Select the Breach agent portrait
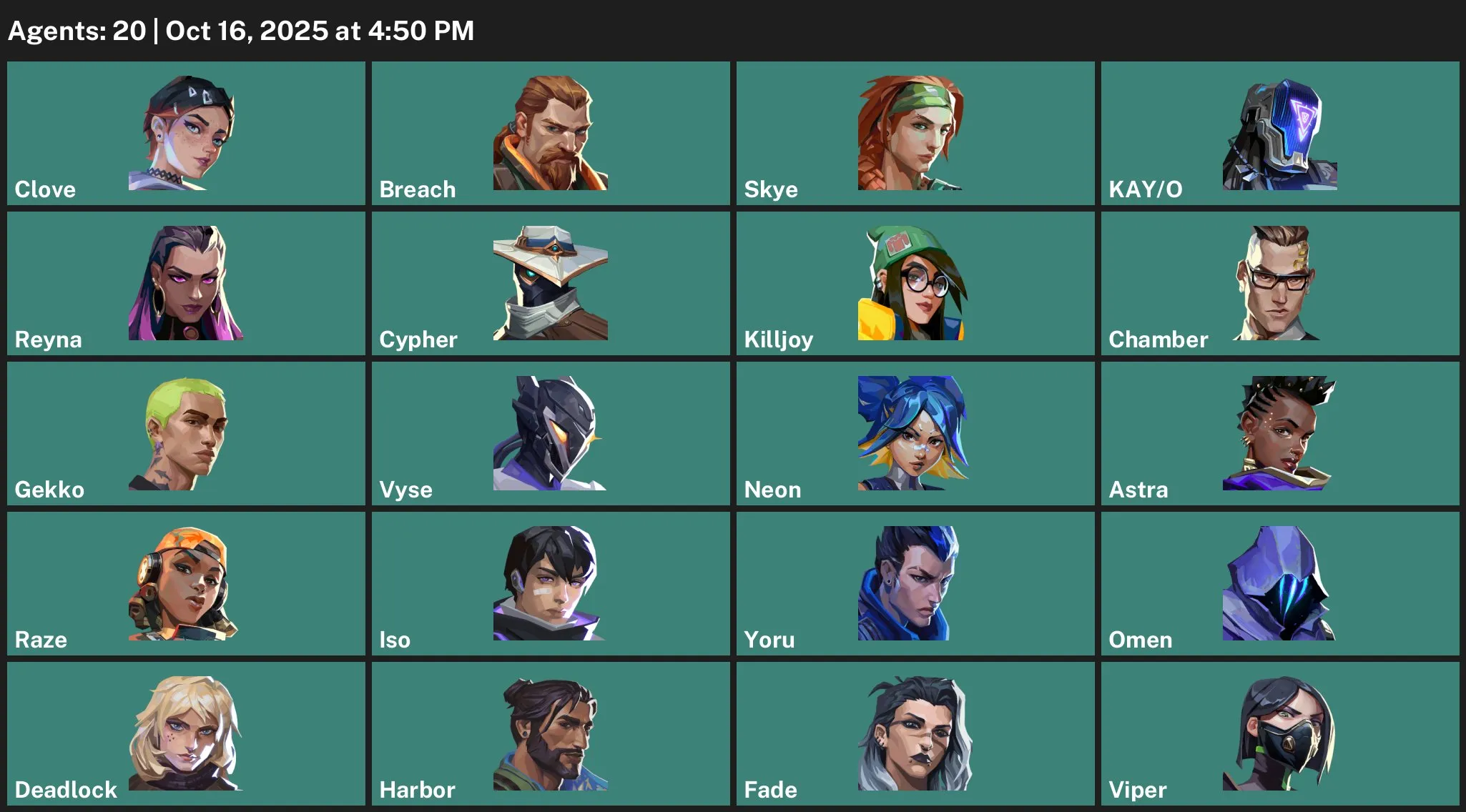The width and height of the screenshot is (1466, 812). pyautogui.click(x=551, y=134)
